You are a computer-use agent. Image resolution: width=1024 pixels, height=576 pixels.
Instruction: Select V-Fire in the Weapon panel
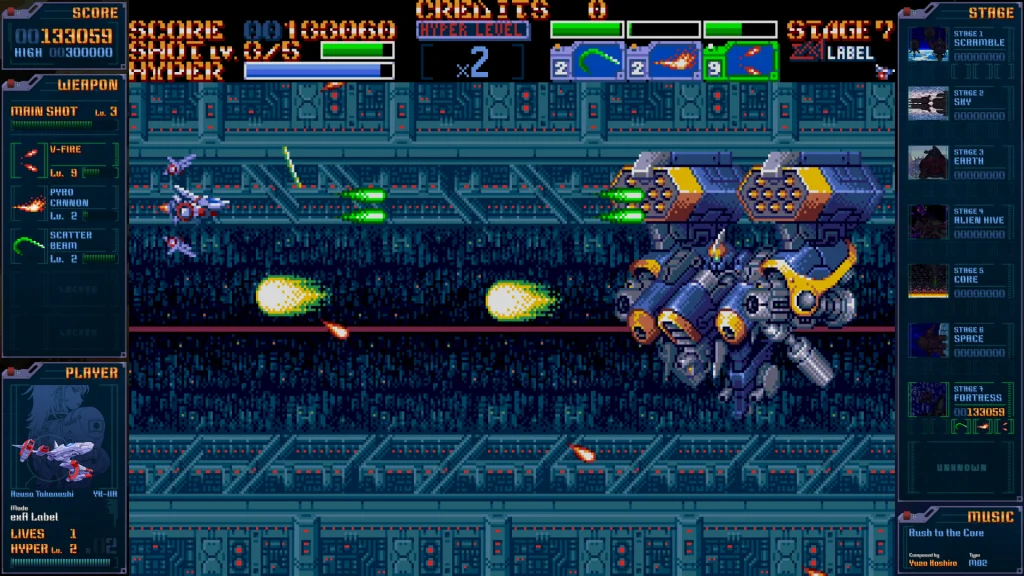[x=65, y=159]
